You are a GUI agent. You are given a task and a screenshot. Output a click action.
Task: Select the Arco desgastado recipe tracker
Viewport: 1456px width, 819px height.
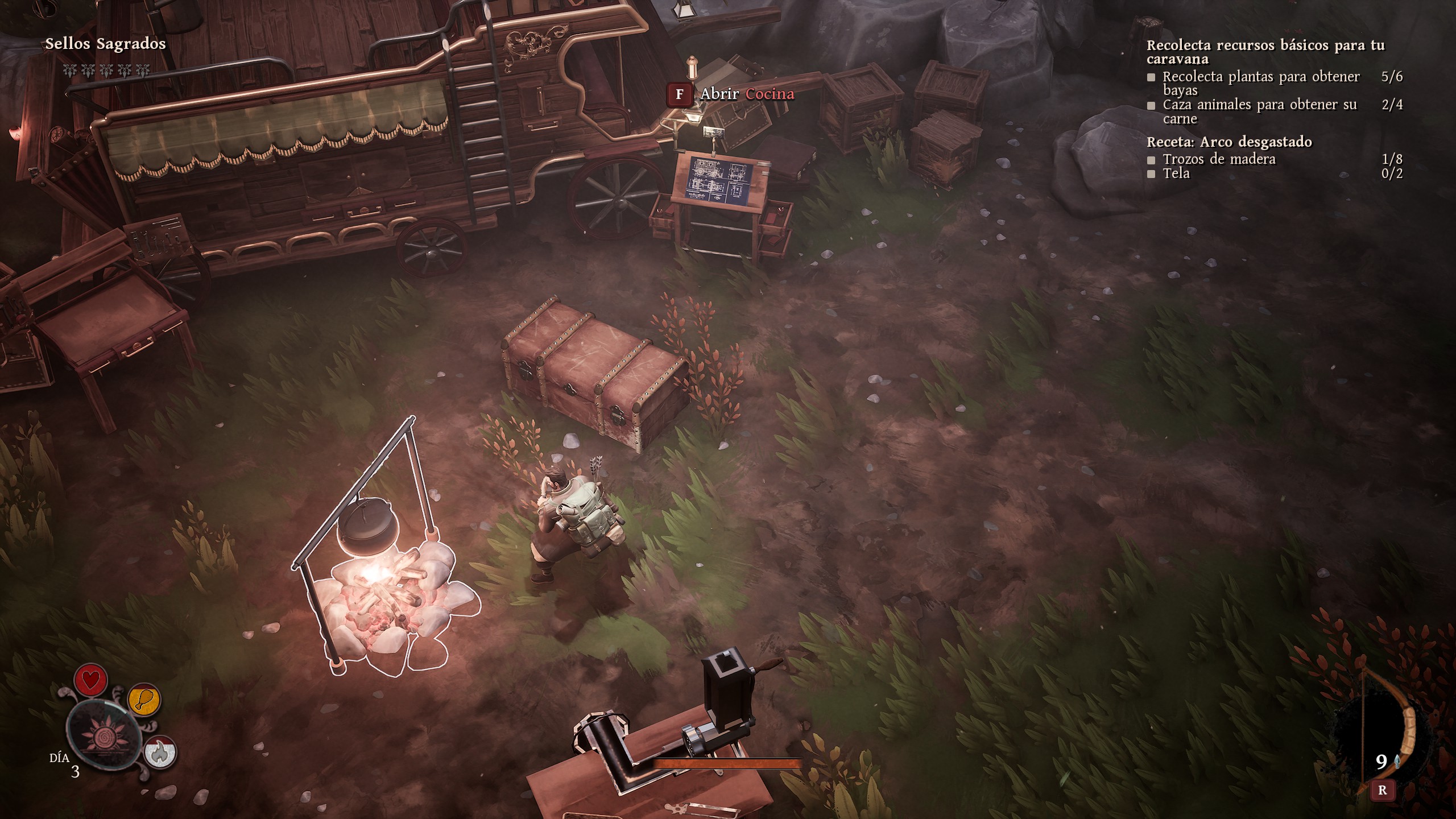(x=1228, y=142)
